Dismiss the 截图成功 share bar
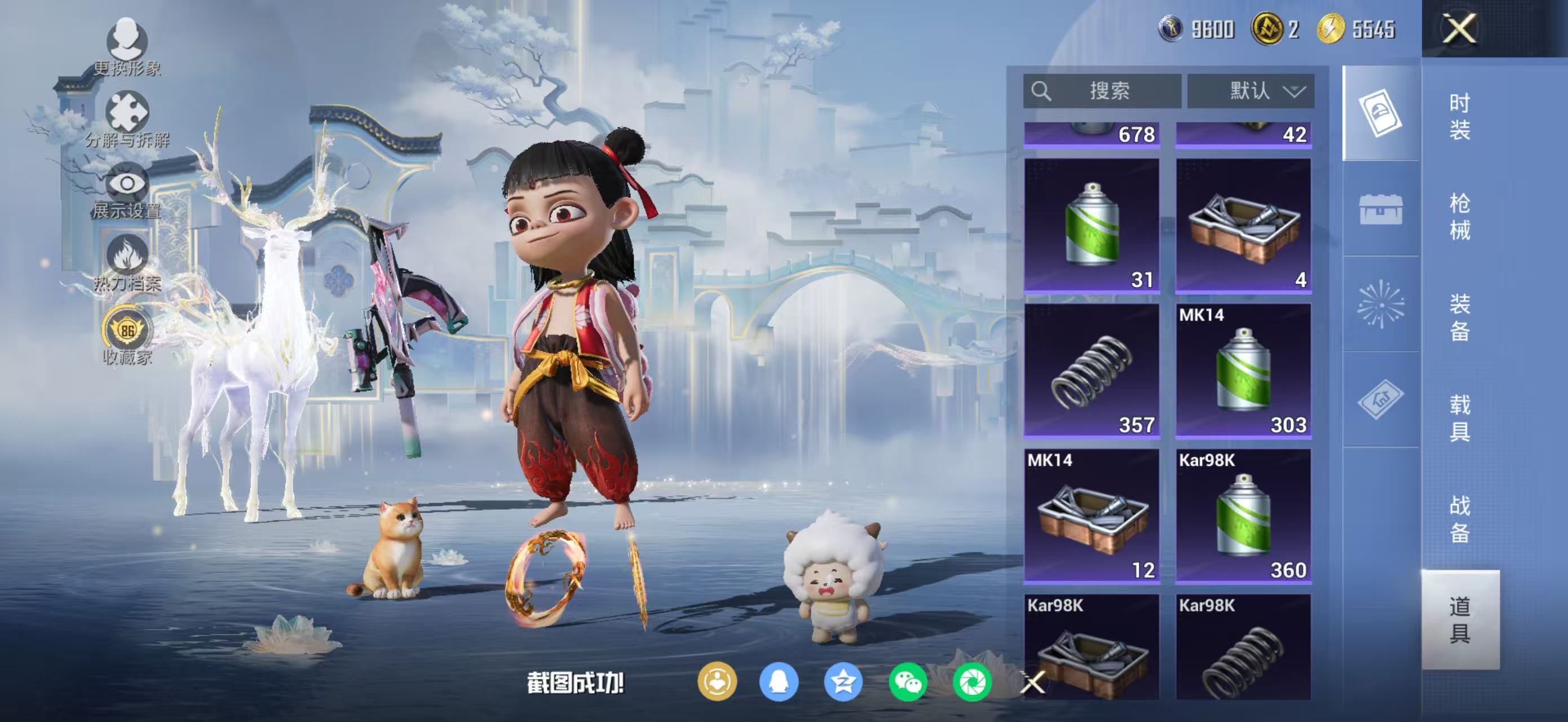The height and width of the screenshot is (722, 1568). (x=1033, y=683)
